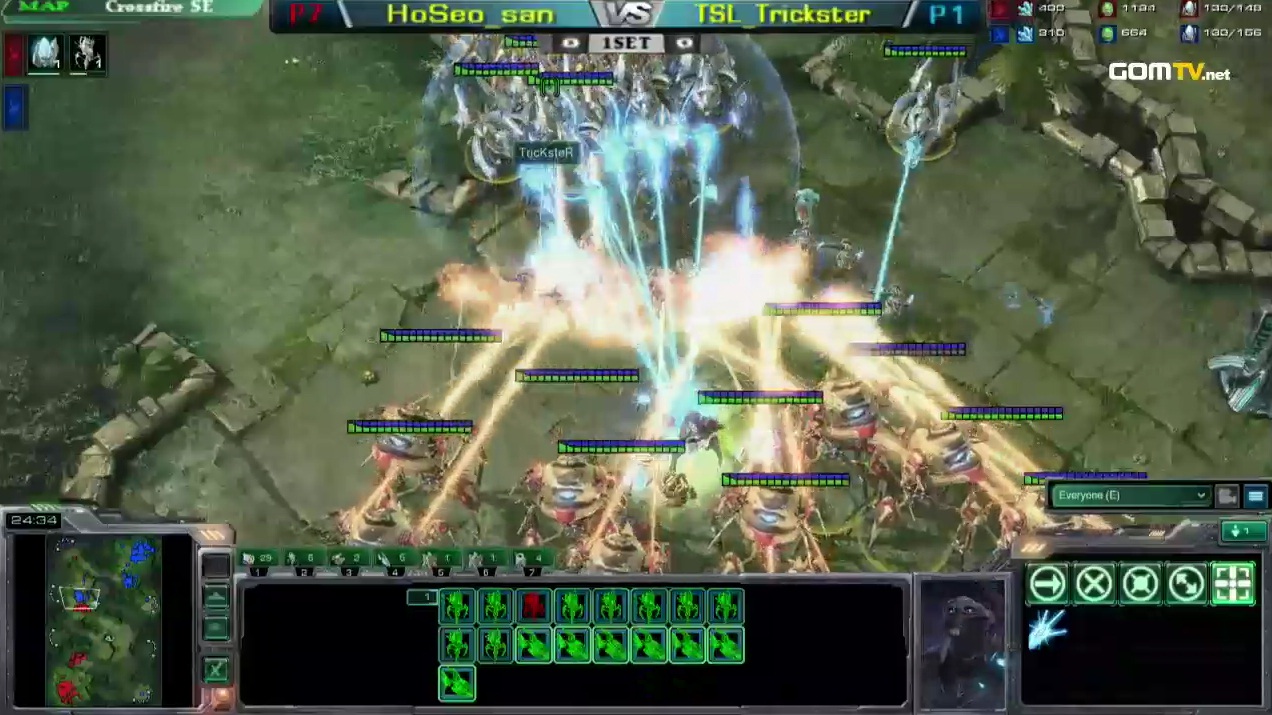Click the selected unit's portrait

click(964, 642)
